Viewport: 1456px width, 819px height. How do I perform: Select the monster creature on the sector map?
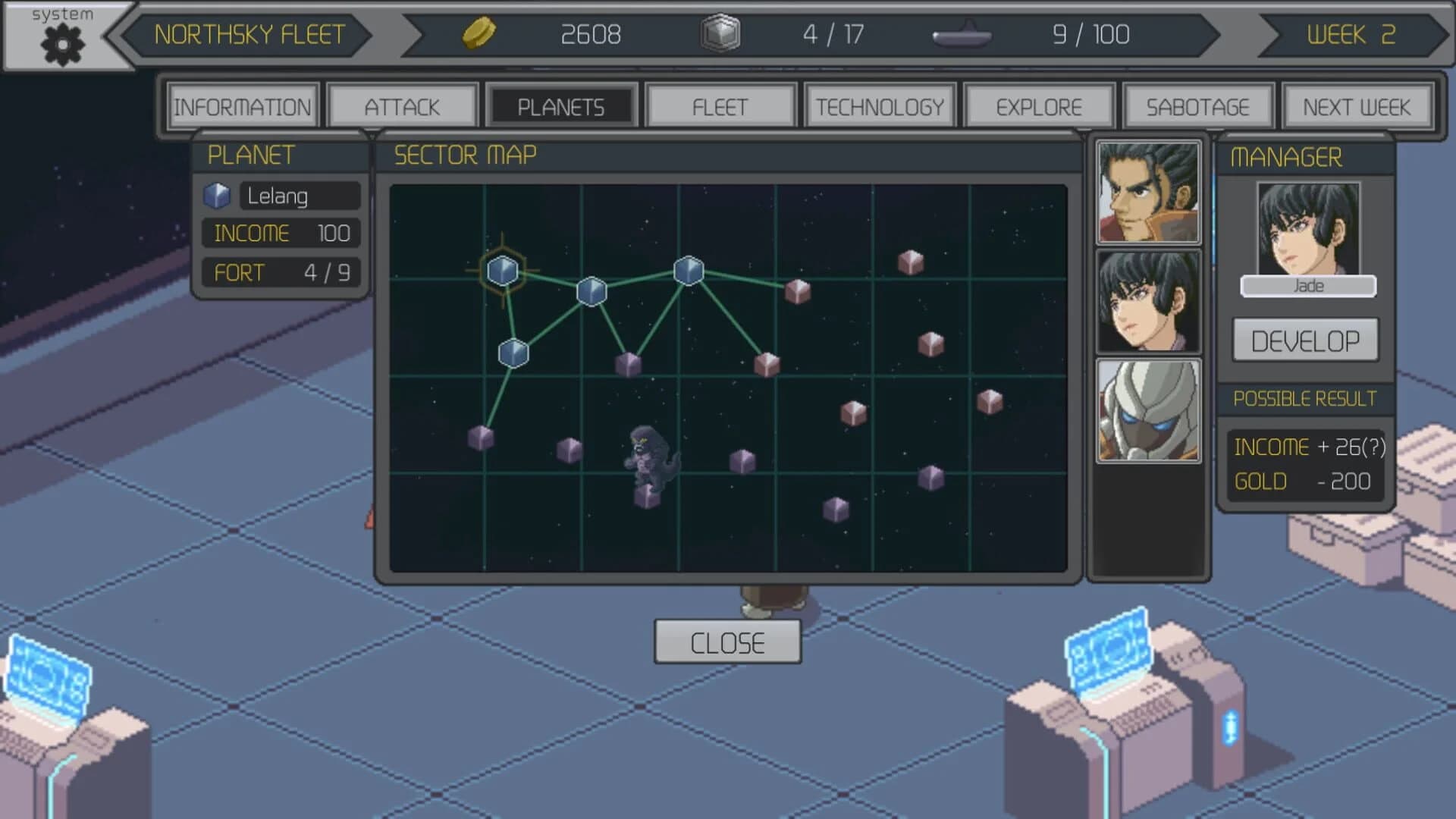(651, 455)
